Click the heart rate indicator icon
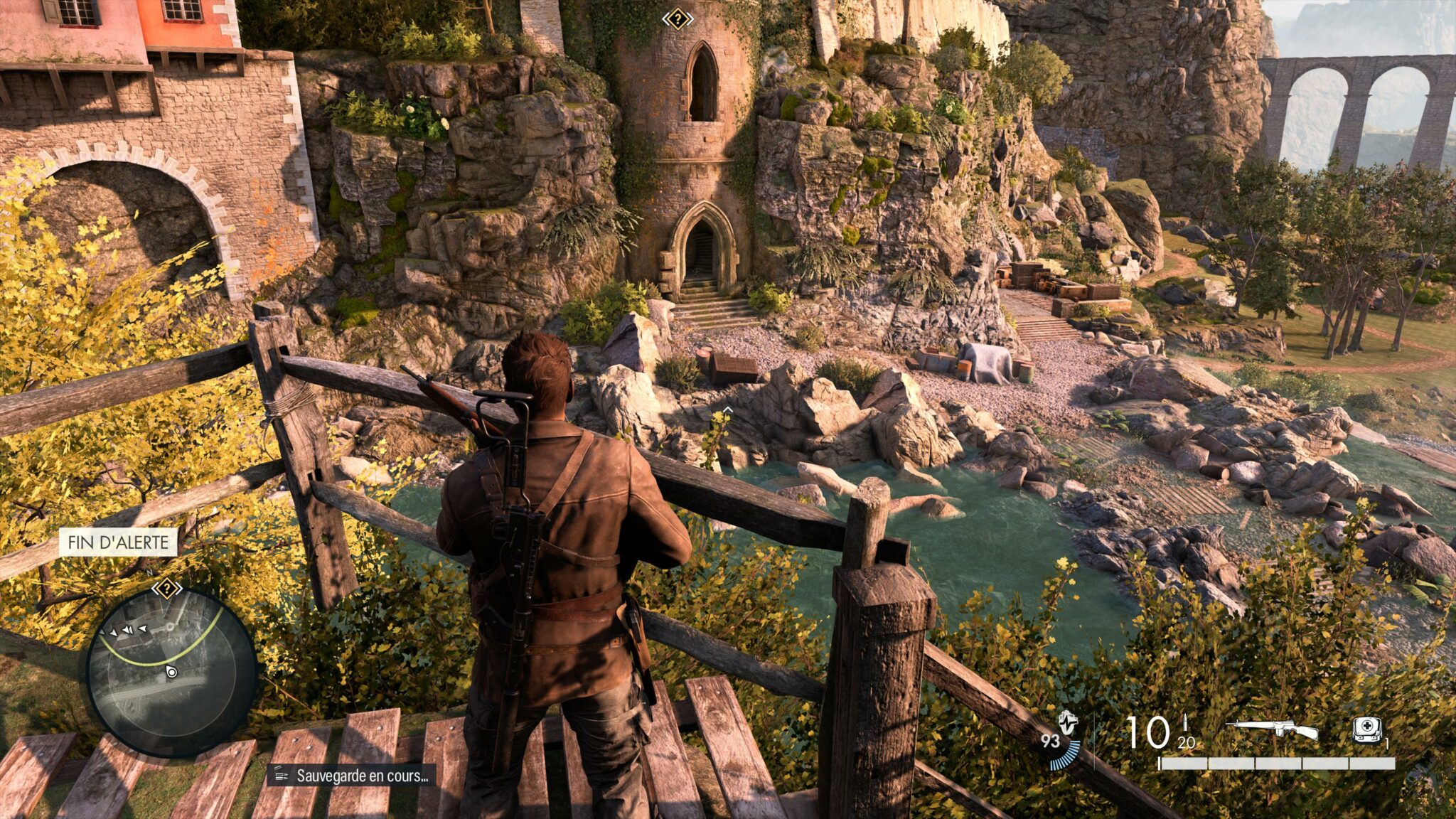 pos(1067,722)
